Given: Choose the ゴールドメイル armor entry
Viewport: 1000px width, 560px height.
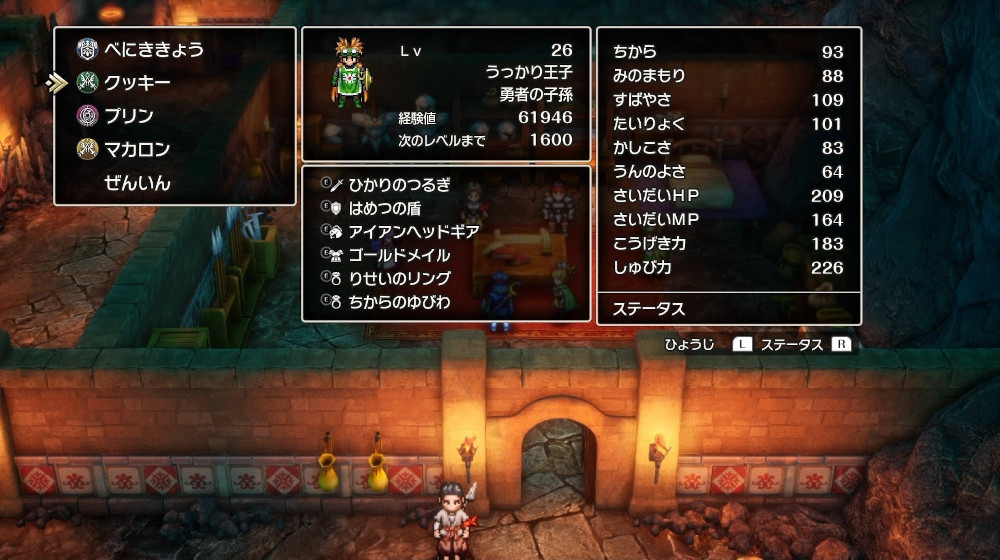Looking at the screenshot, I should pyautogui.click(x=399, y=255).
